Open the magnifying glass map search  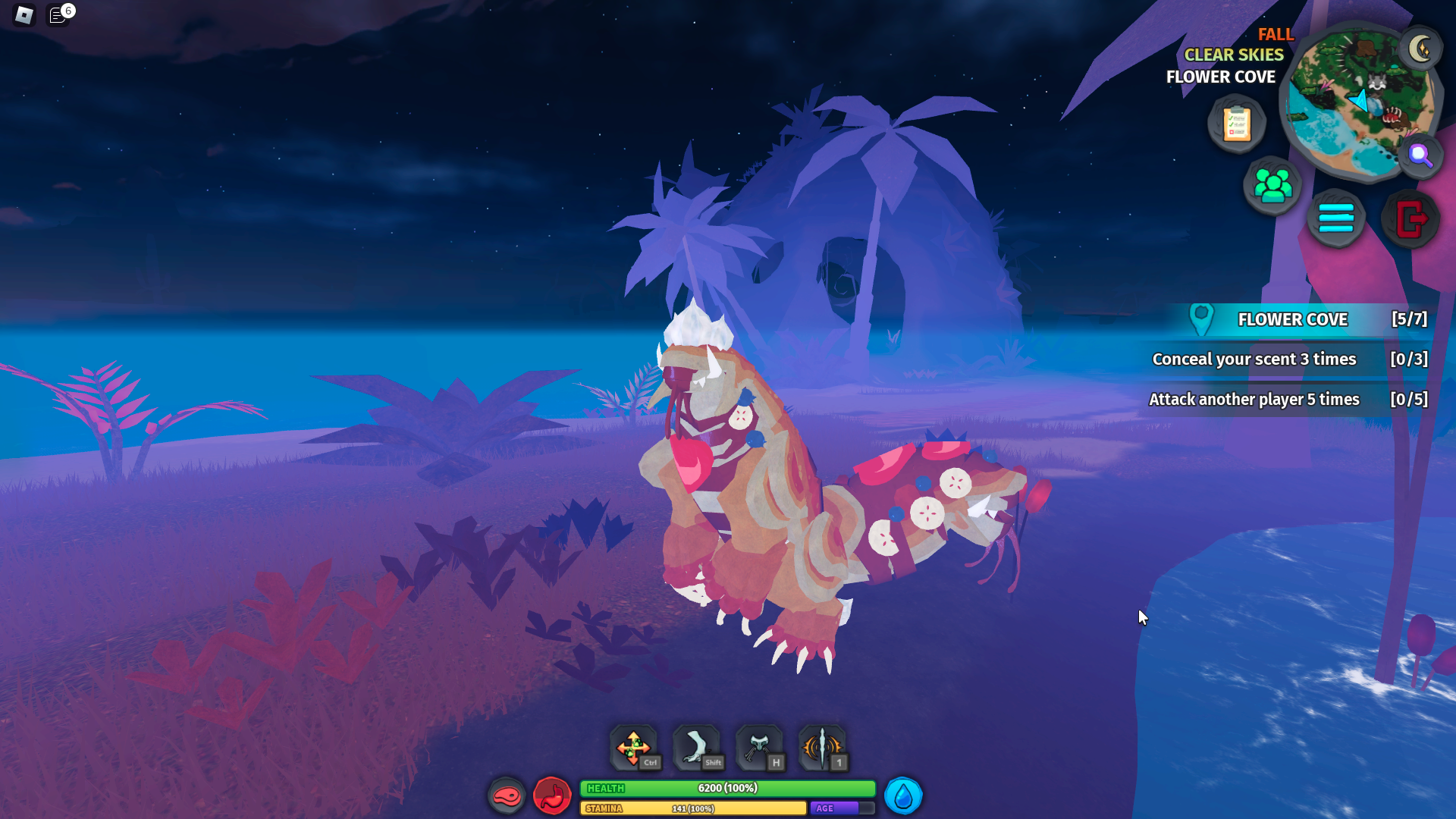(x=1420, y=155)
